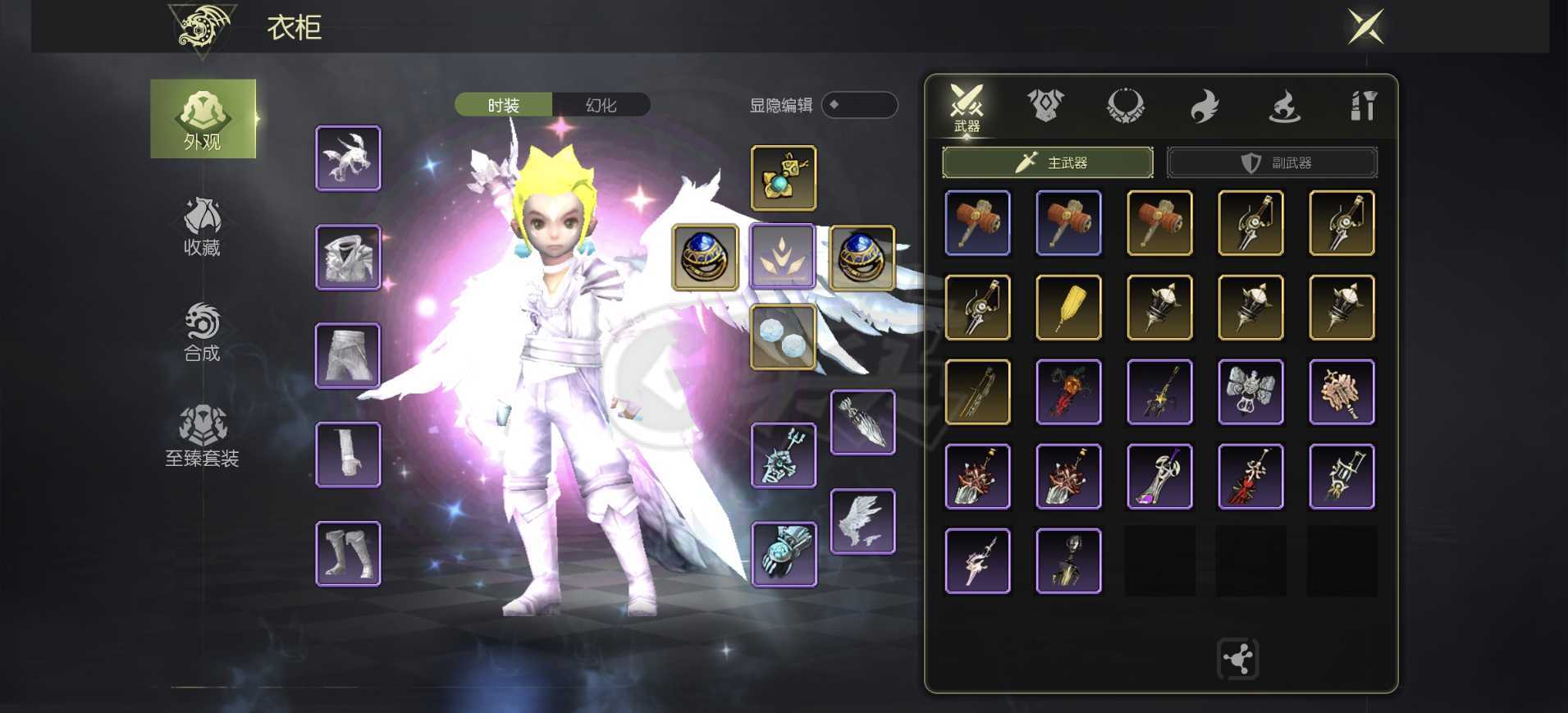
Task: Click the share button
Action: click(x=1237, y=659)
